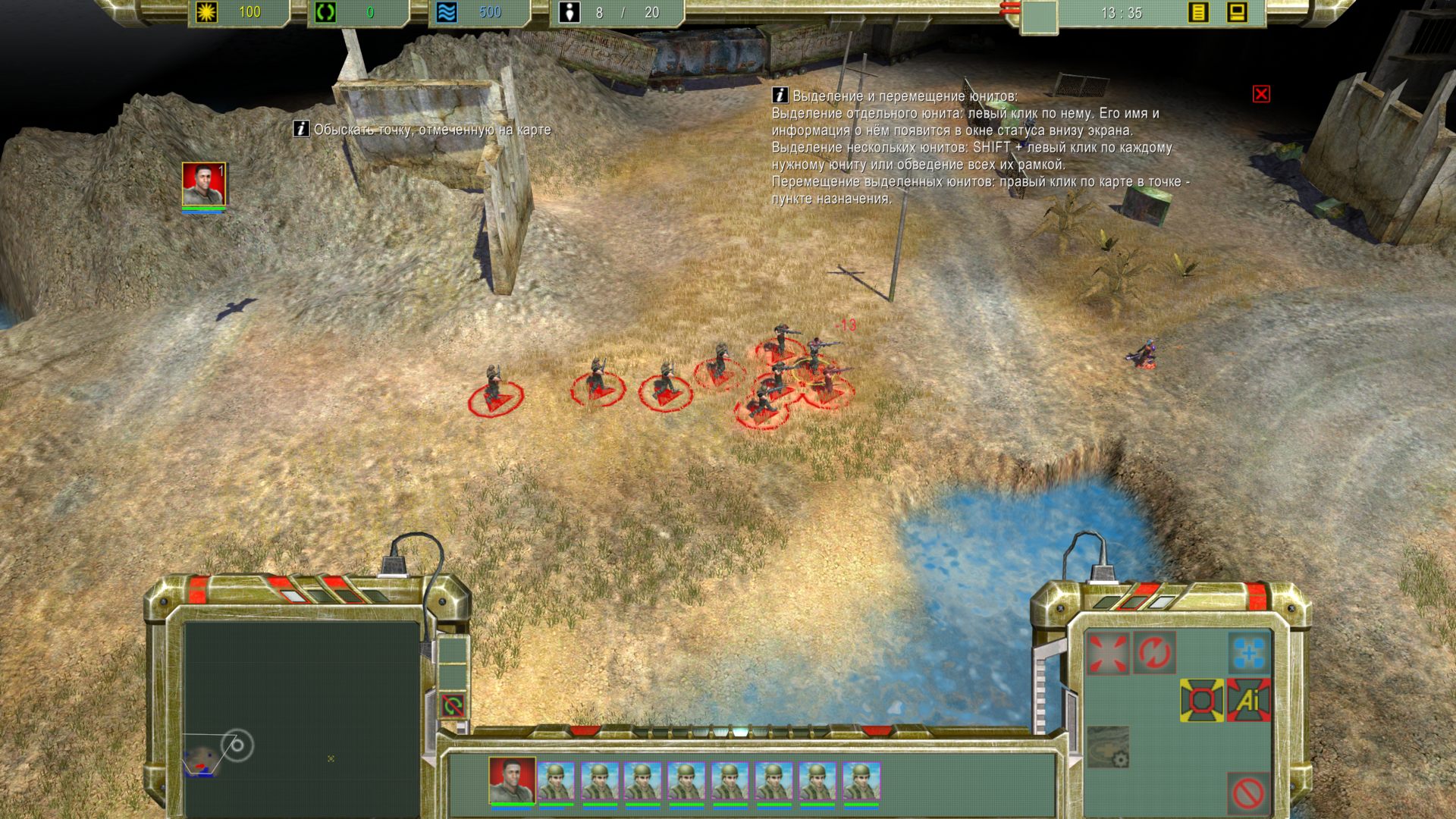Open the yellow computer menu button
The height and width of the screenshot is (819, 1456).
1237,13
